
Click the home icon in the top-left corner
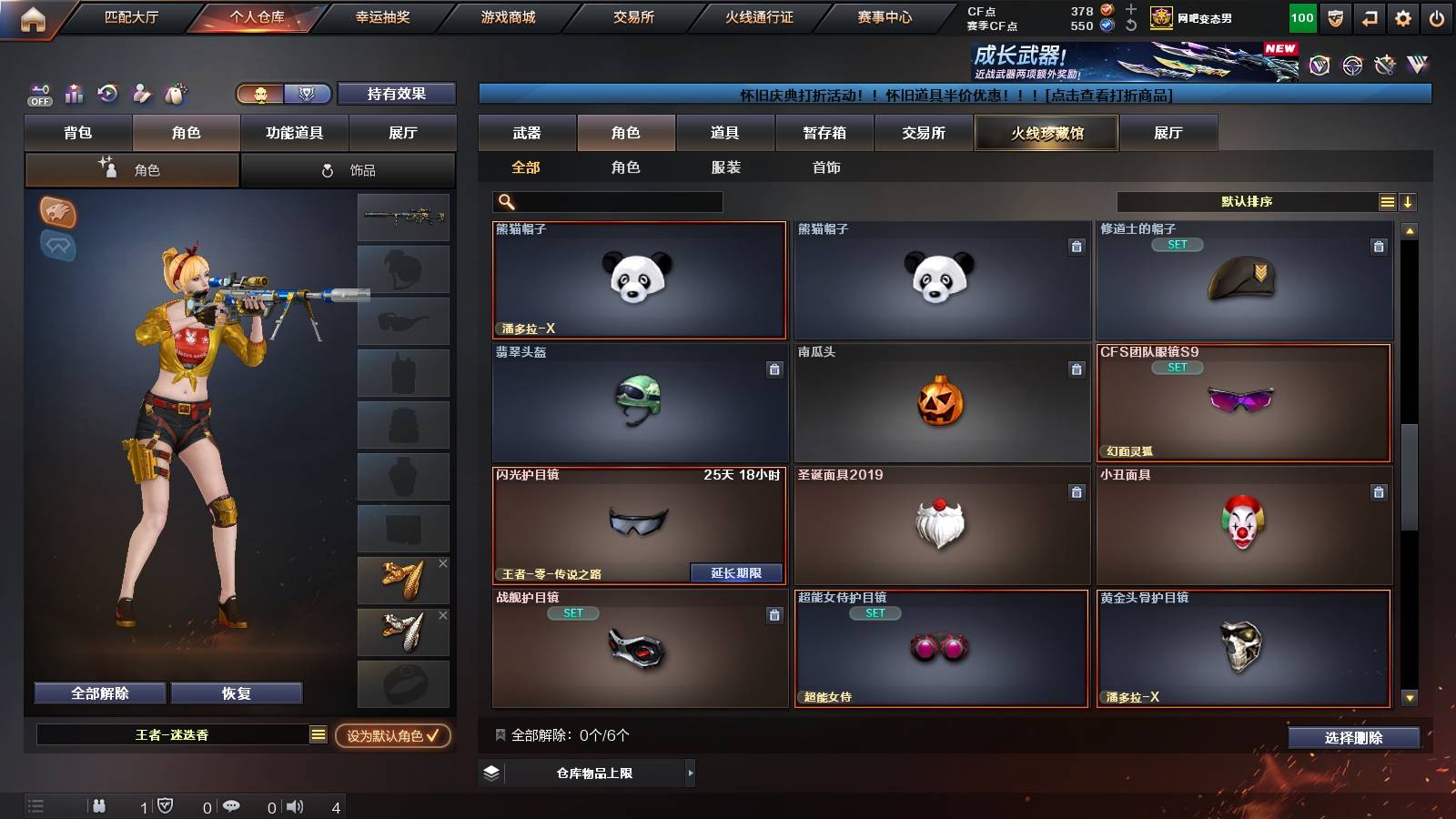coord(33,15)
